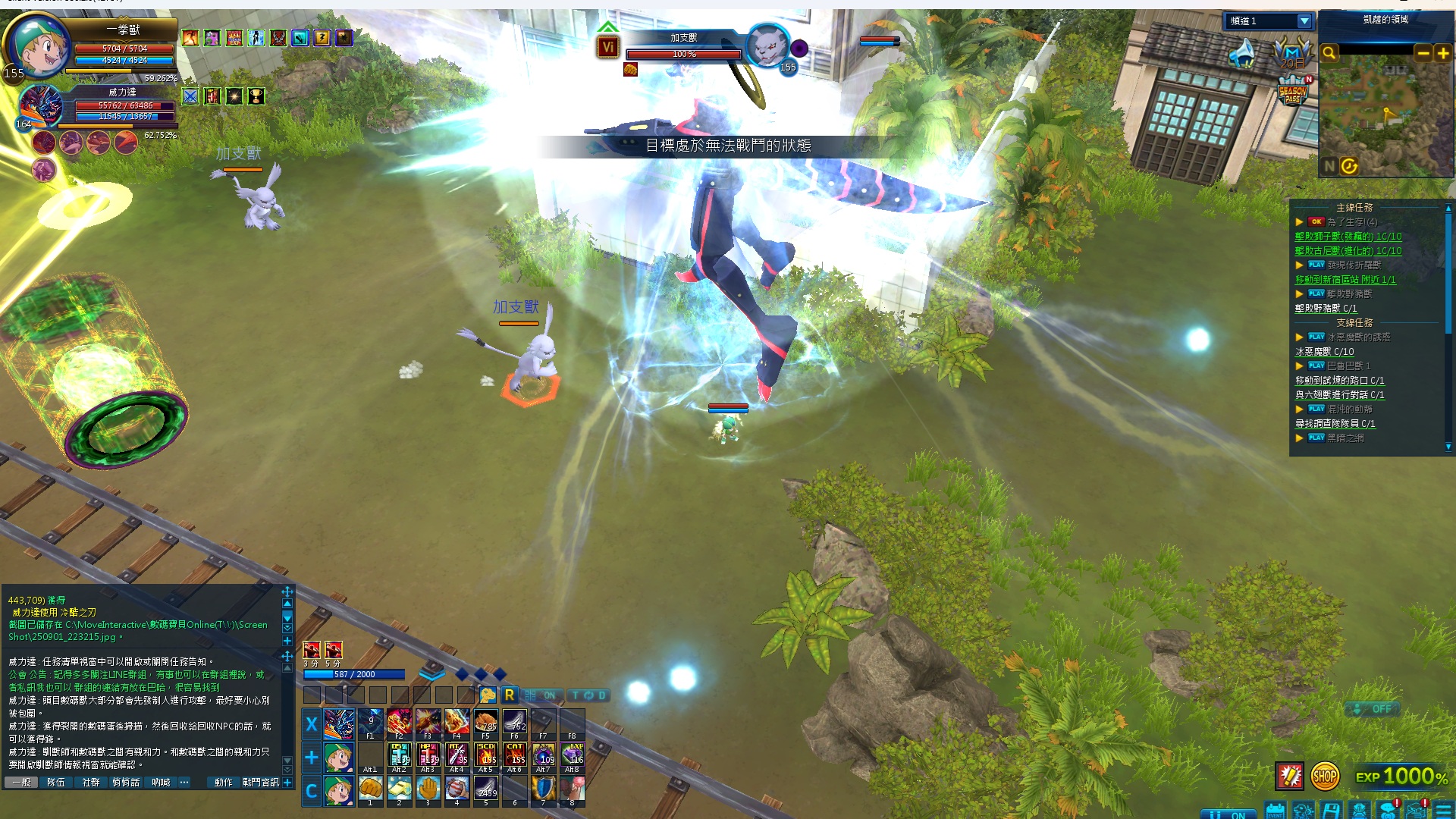Switch chat to the 隊伍 tab
The height and width of the screenshot is (819, 1456).
pyautogui.click(x=56, y=782)
